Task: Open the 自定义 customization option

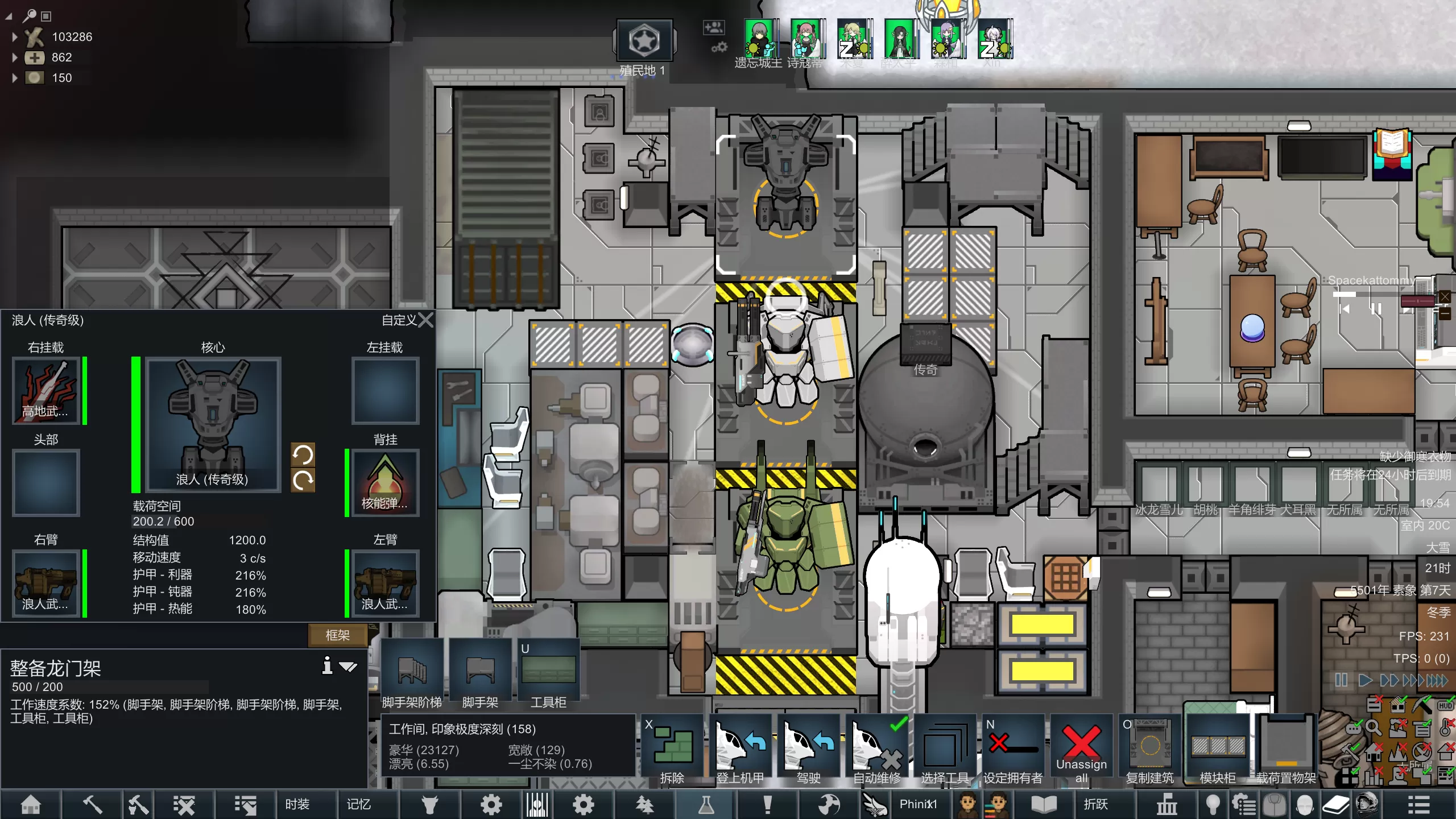Action: tap(399, 320)
